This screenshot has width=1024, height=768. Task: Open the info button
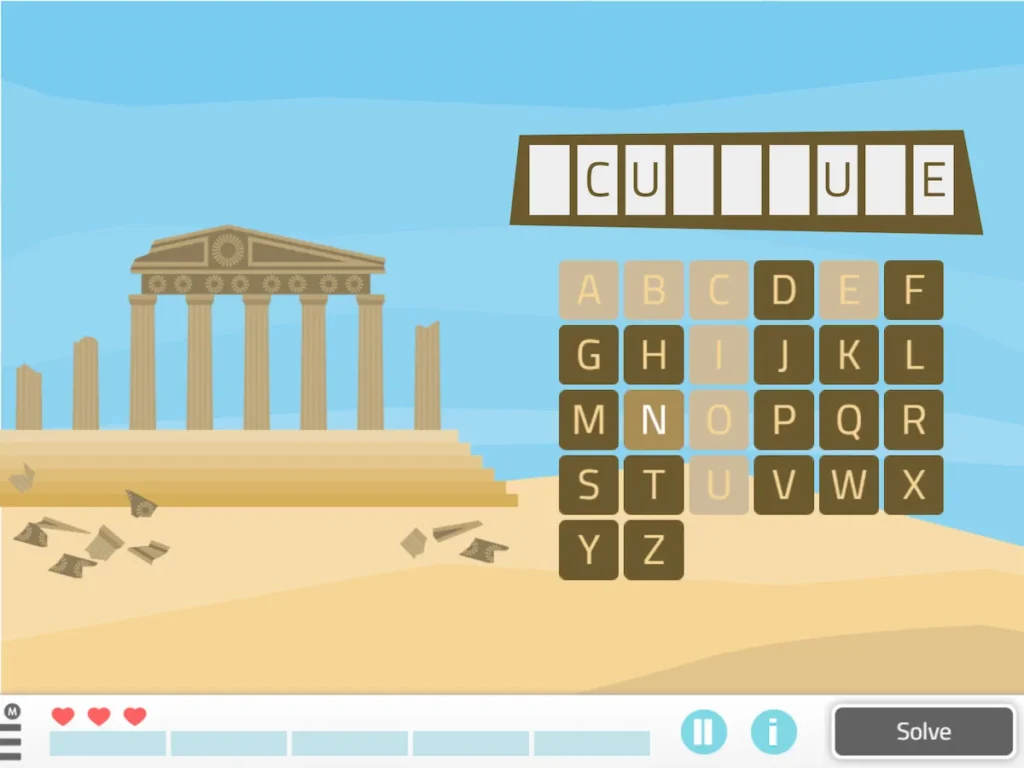pos(773,731)
